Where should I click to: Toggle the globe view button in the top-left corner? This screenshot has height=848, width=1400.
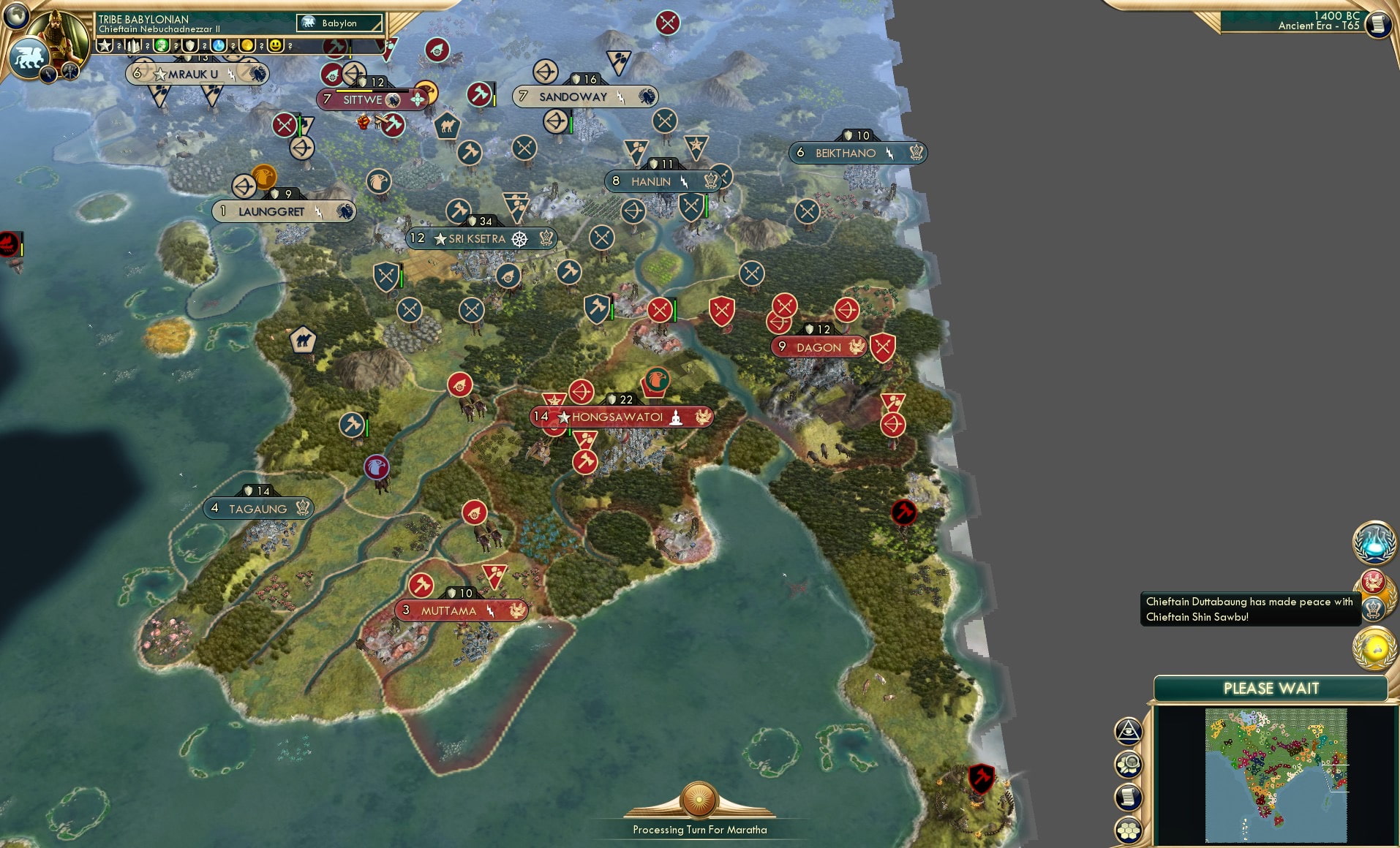click(16, 18)
